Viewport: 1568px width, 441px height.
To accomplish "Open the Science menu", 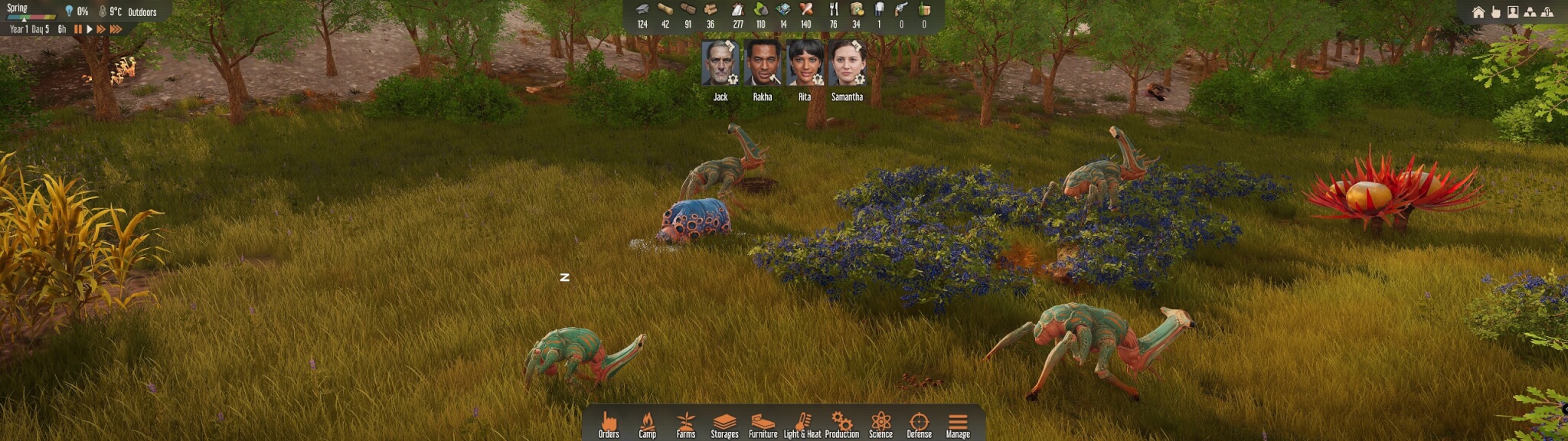I will (x=880, y=423).
